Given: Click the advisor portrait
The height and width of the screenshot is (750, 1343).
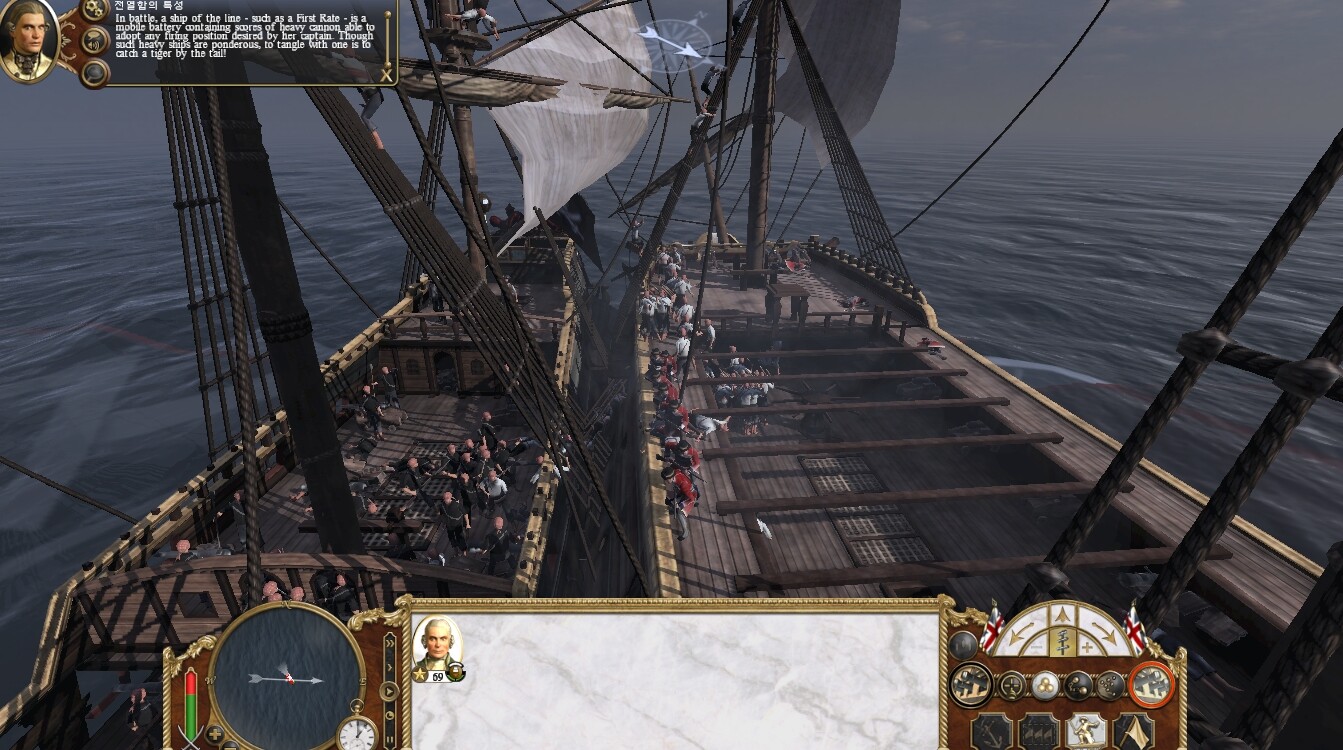Looking at the screenshot, I should [28, 39].
